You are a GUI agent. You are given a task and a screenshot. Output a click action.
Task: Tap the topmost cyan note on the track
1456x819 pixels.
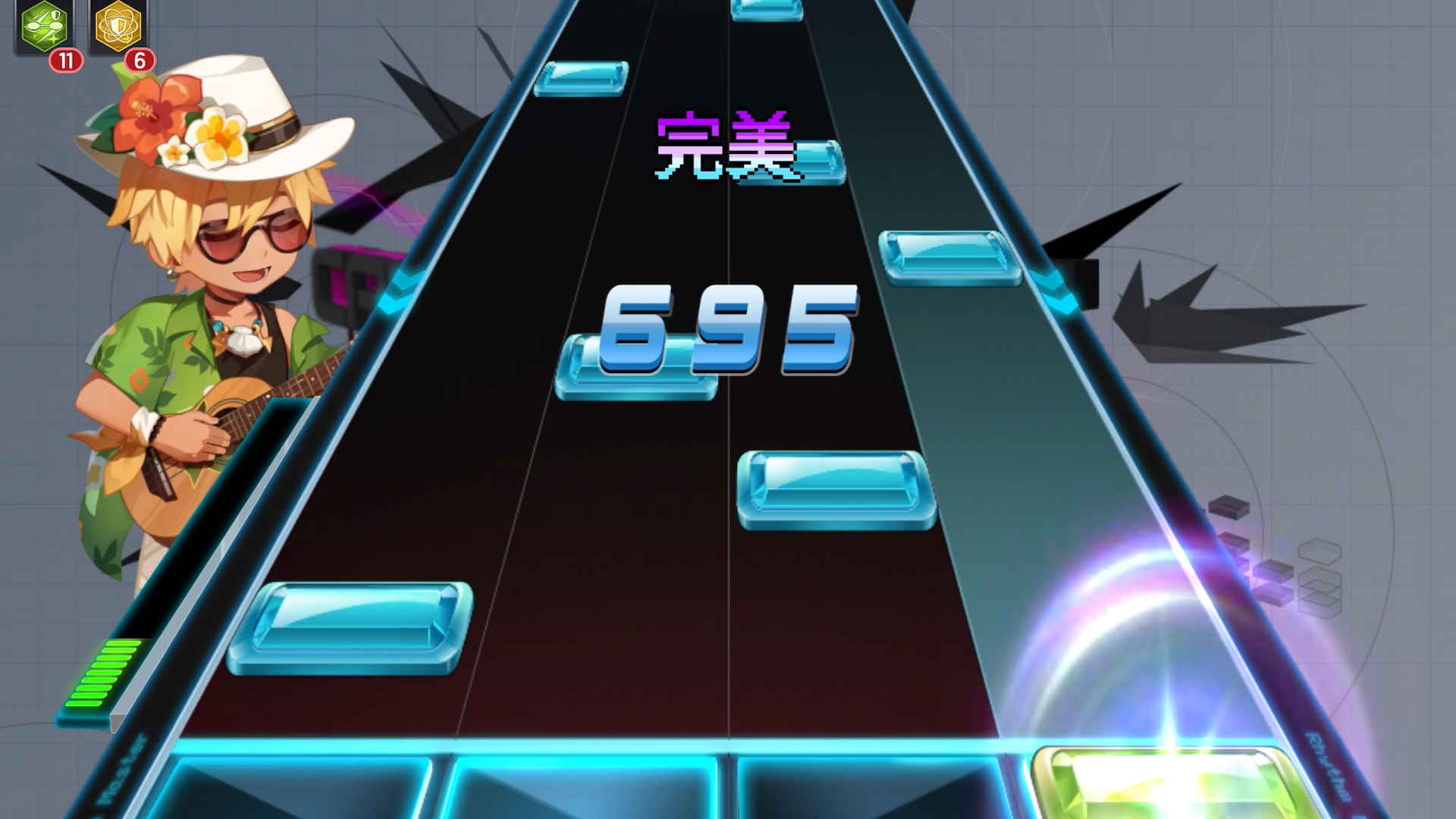pyautogui.click(x=766, y=9)
